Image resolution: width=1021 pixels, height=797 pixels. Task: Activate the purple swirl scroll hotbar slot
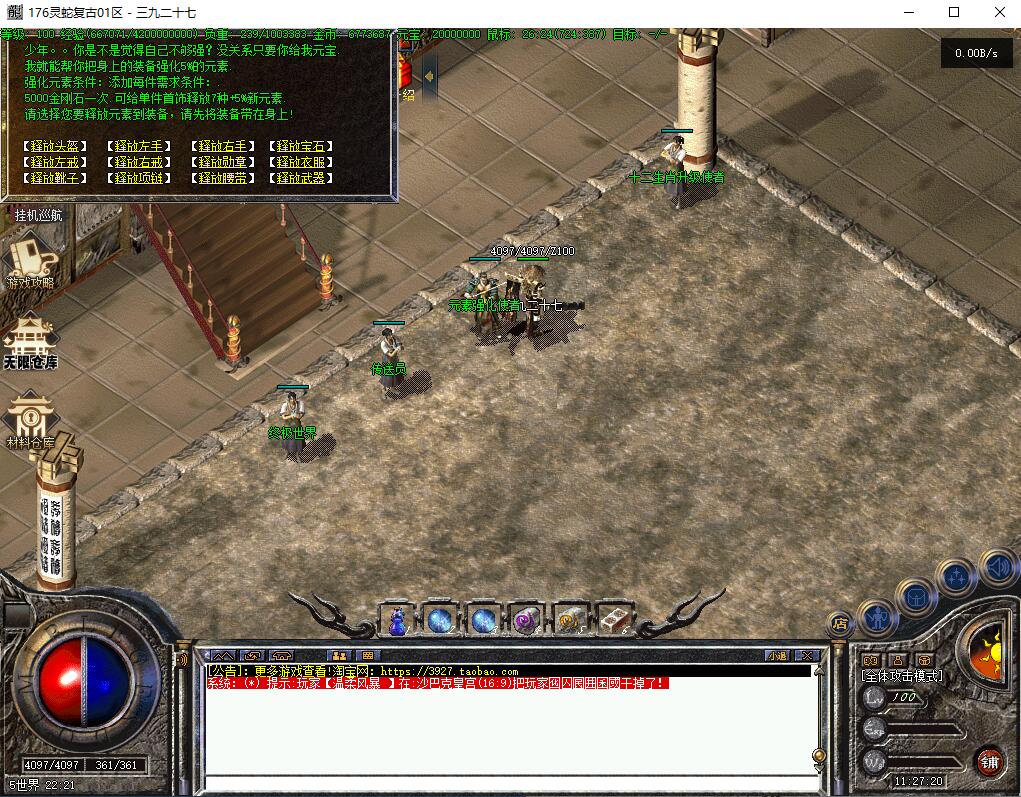tap(526, 620)
